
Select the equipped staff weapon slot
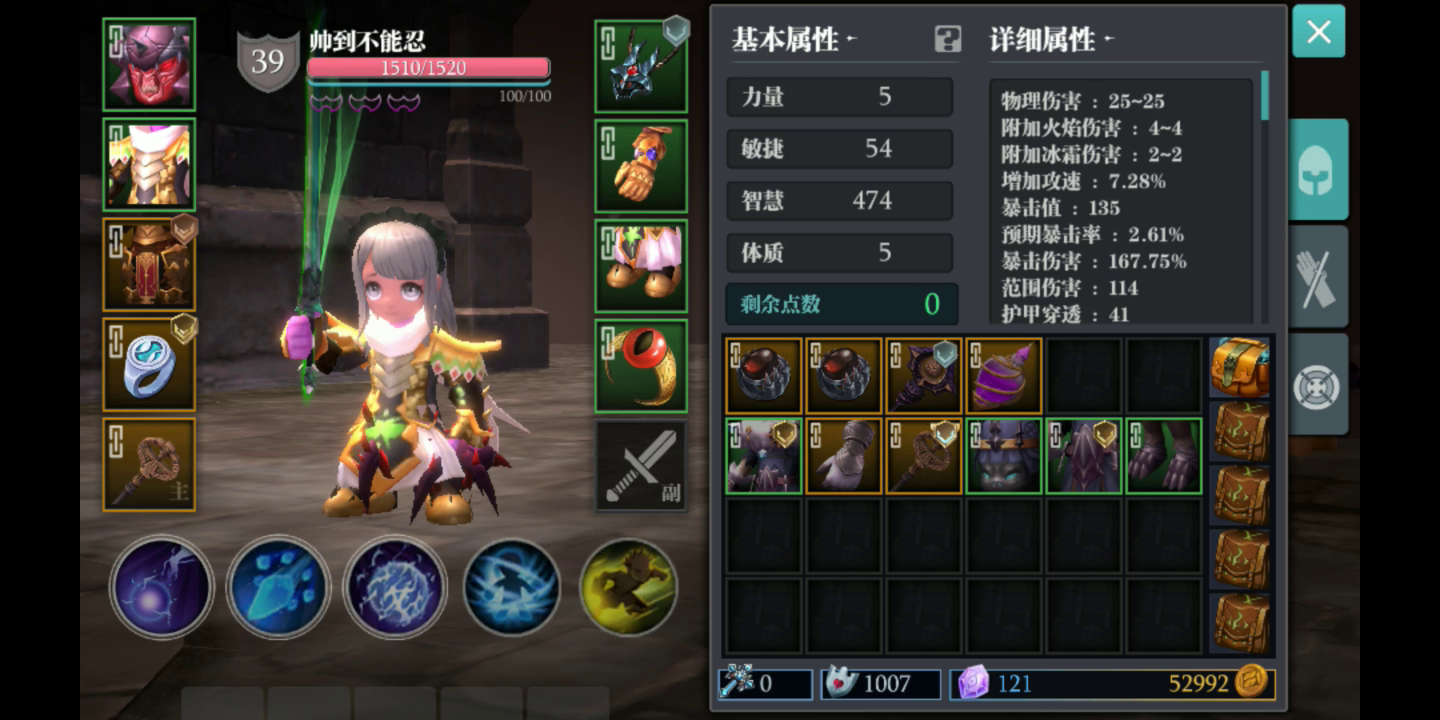(x=148, y=464)
